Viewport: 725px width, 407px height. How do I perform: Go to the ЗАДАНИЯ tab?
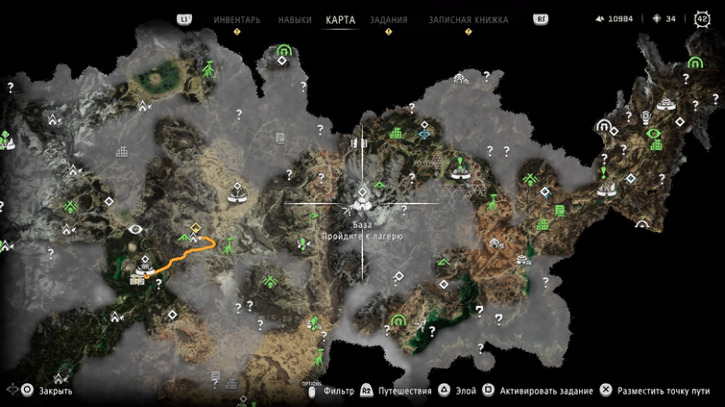(388, 19)
